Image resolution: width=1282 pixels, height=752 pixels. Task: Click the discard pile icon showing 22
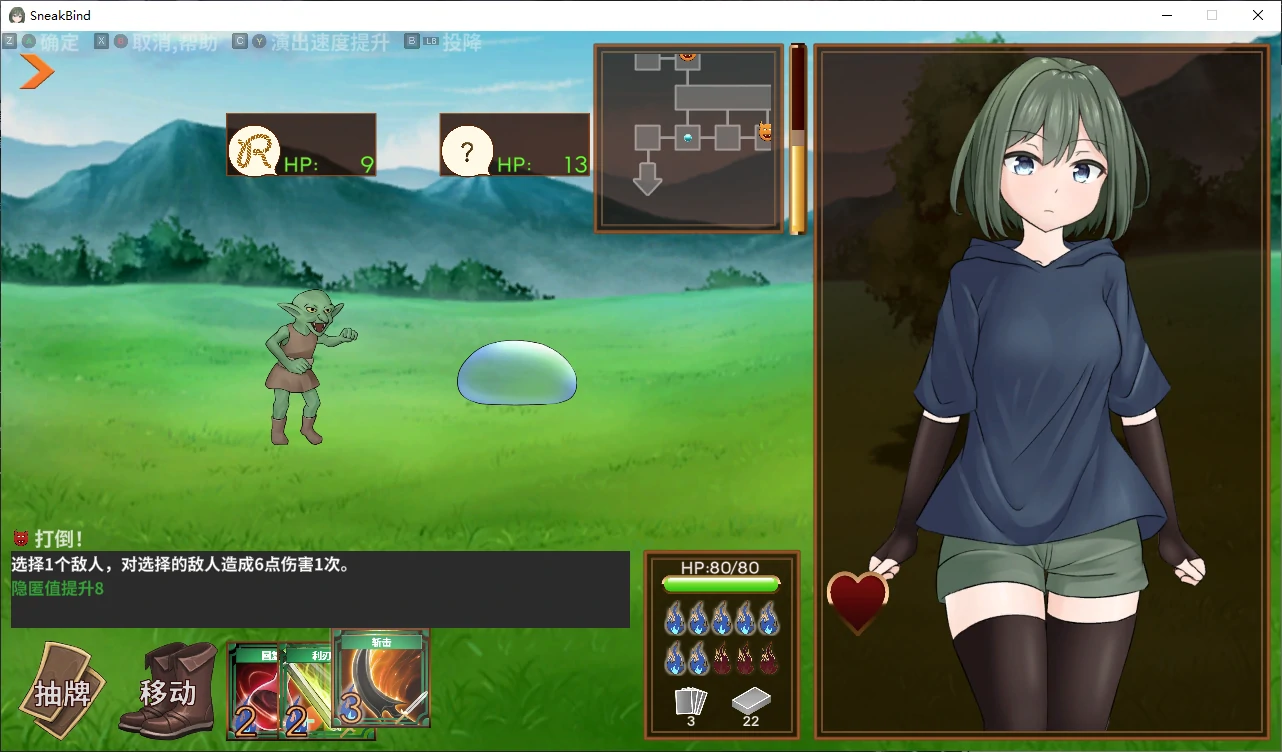tap(751, 700)
